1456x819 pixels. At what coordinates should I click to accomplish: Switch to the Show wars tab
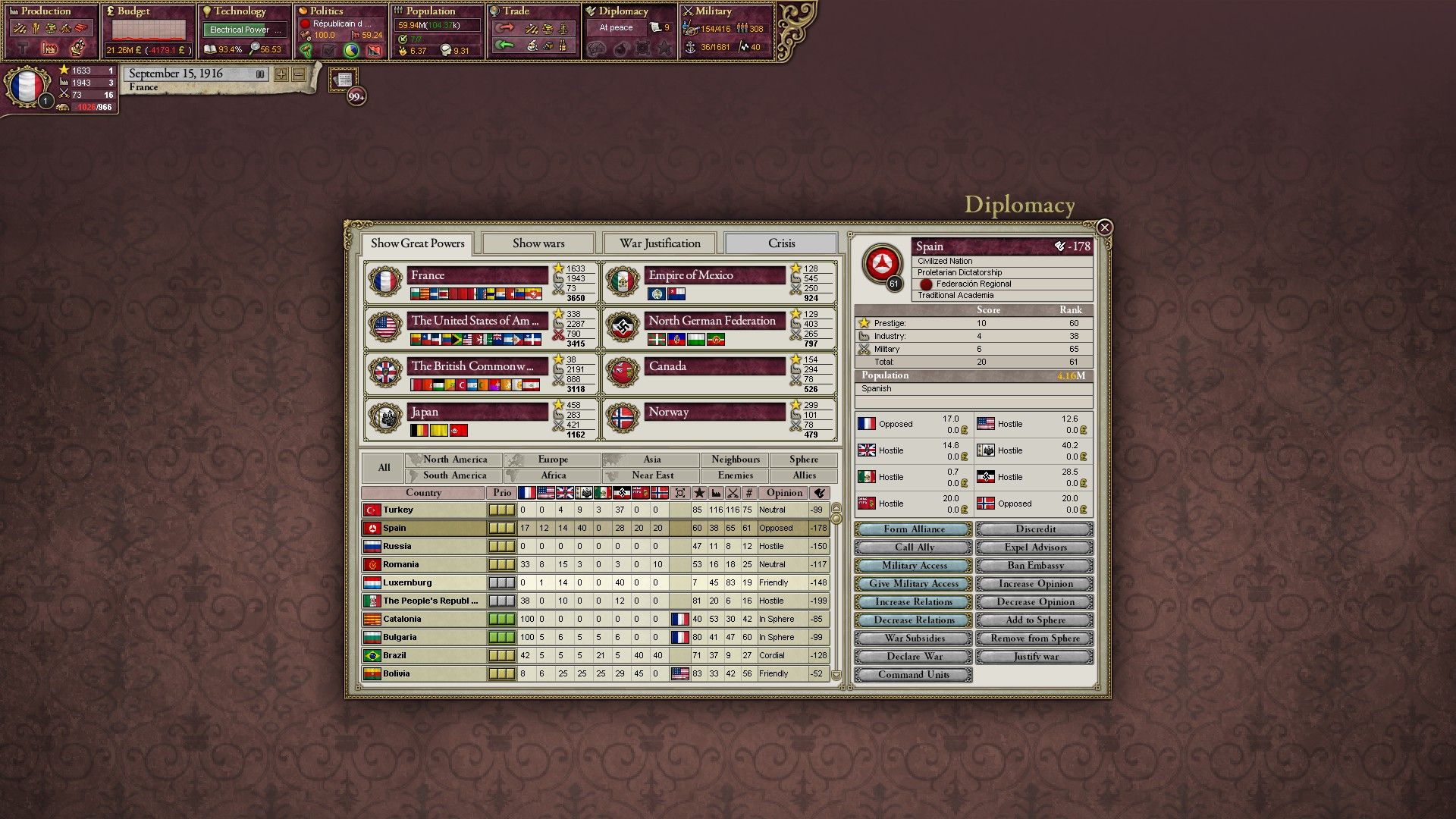538,243
